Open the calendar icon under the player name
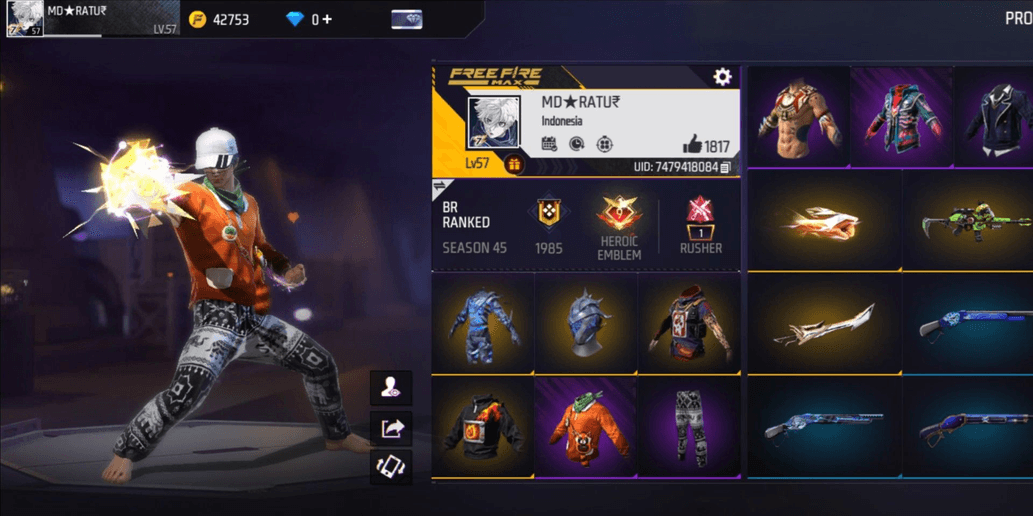Image resolution: width=1033 pixels, height=516 pixels. 549,145
